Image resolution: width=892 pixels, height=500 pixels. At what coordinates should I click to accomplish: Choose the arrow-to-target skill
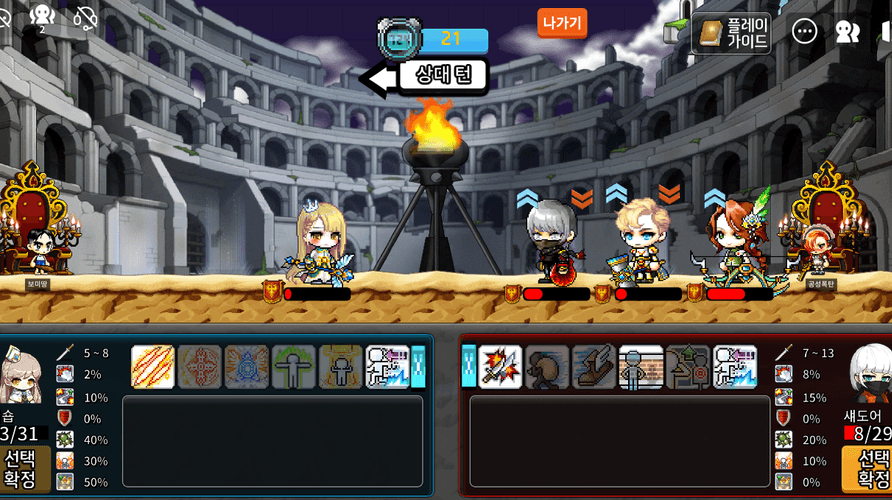pyautogui.click(x=688, y=367)
